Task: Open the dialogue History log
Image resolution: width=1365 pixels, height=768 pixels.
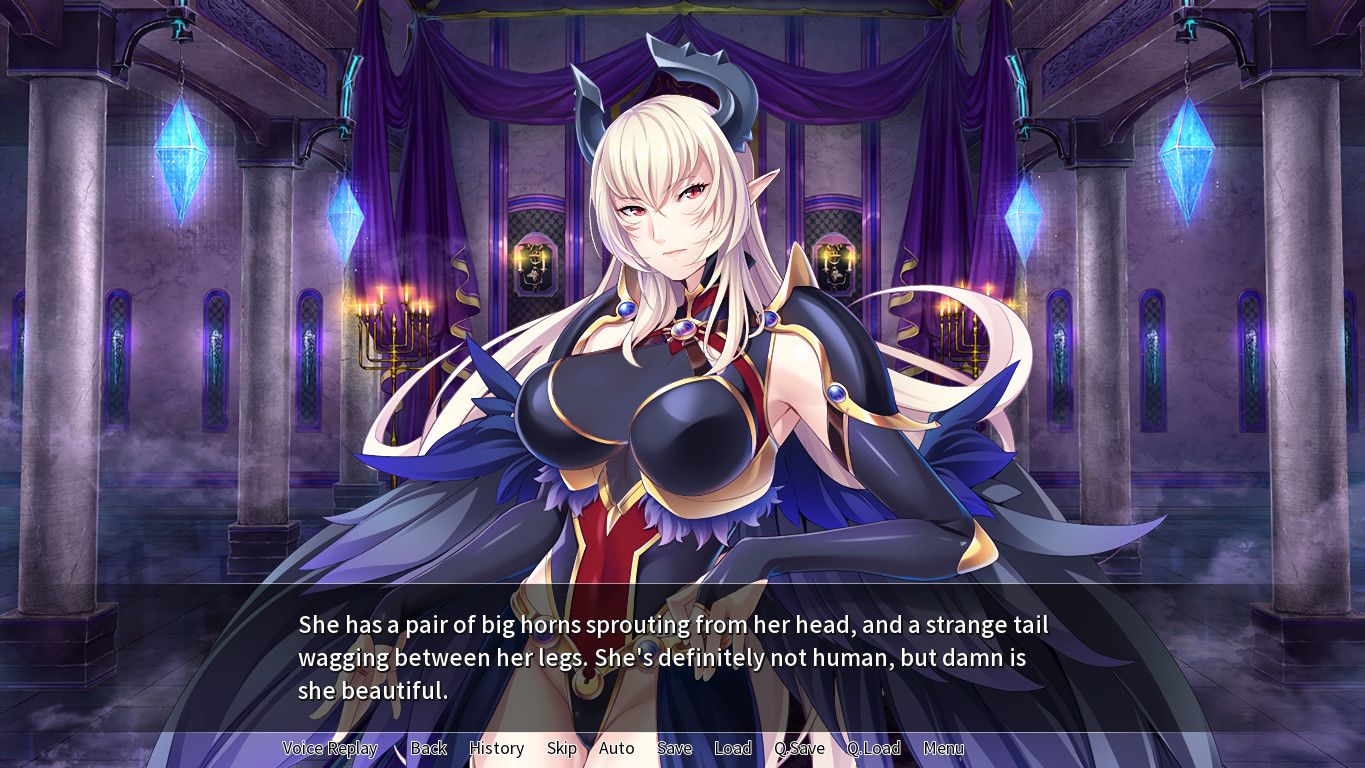Action: [496, 748]
